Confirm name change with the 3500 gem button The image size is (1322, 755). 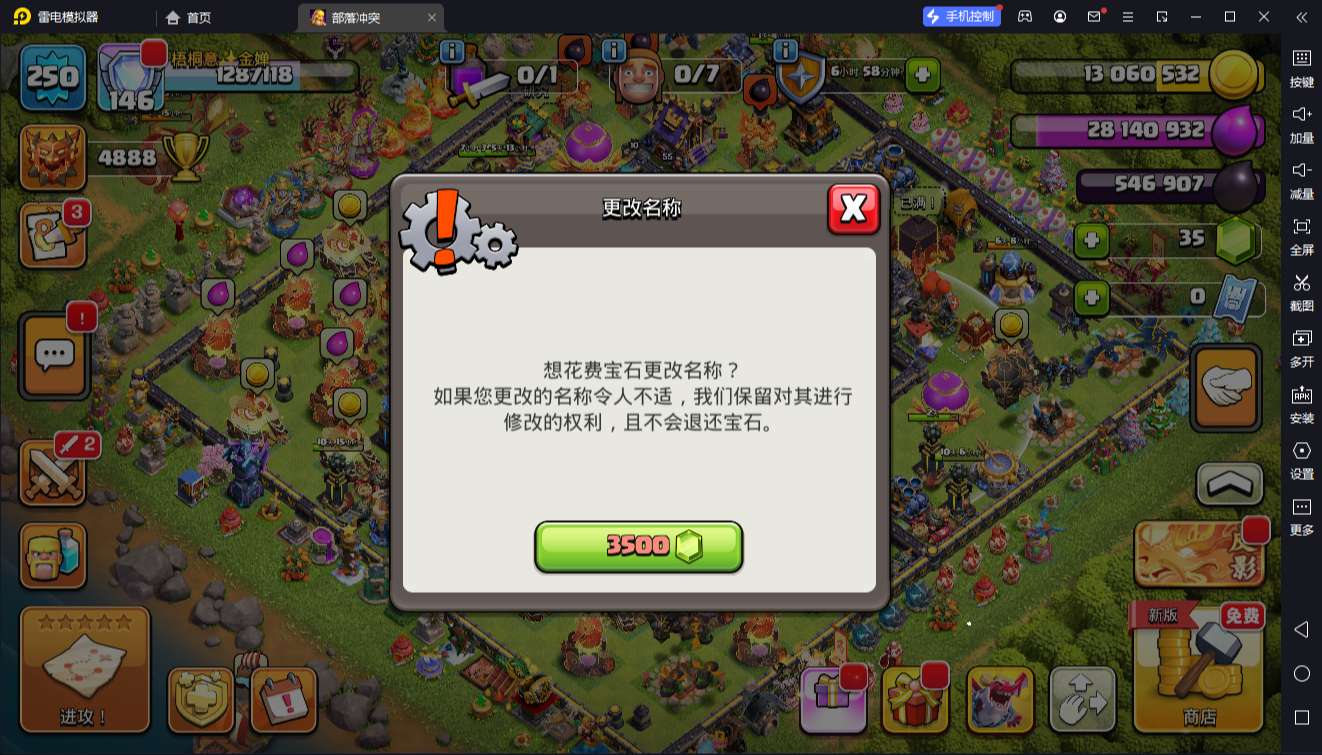tap(639, 546)
